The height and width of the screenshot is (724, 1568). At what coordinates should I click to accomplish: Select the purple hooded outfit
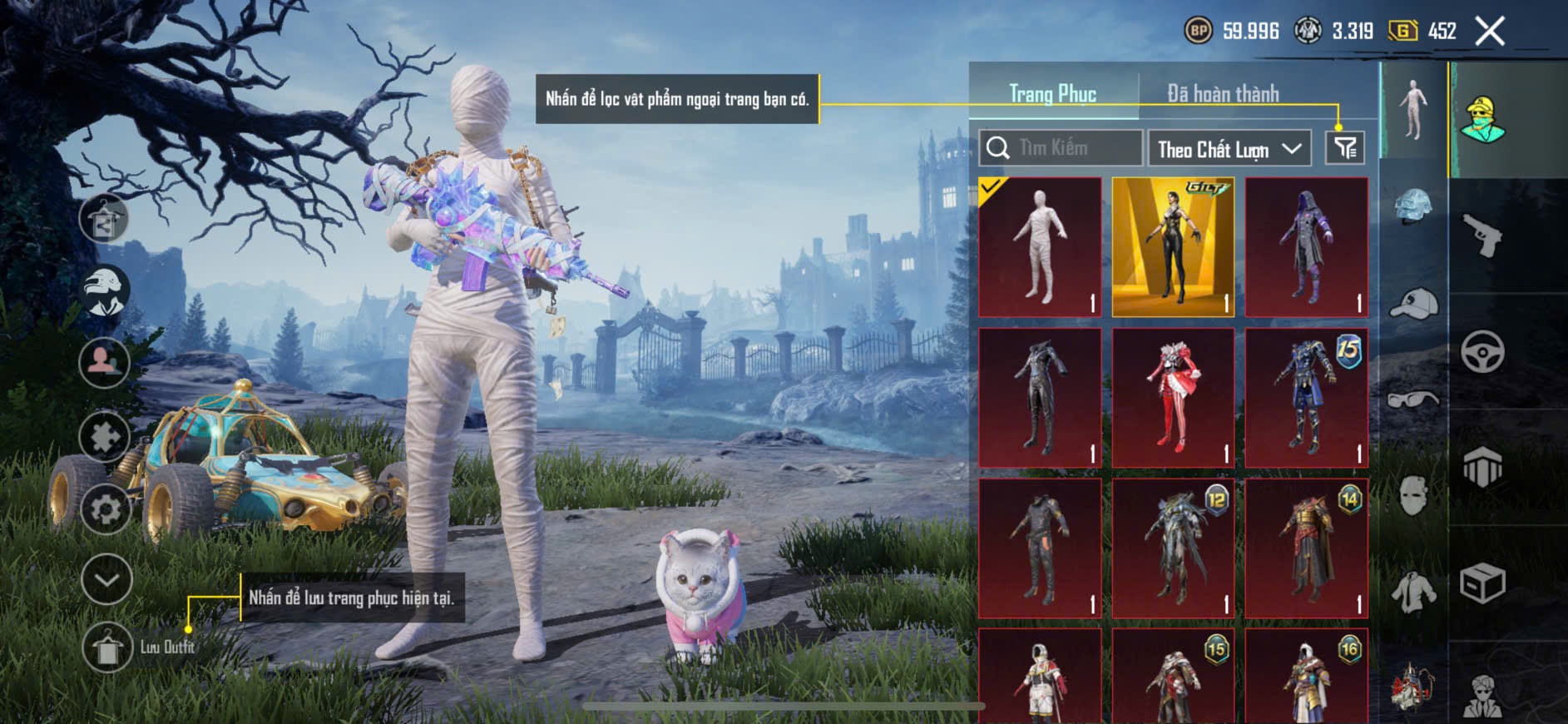coord(1306,247)
